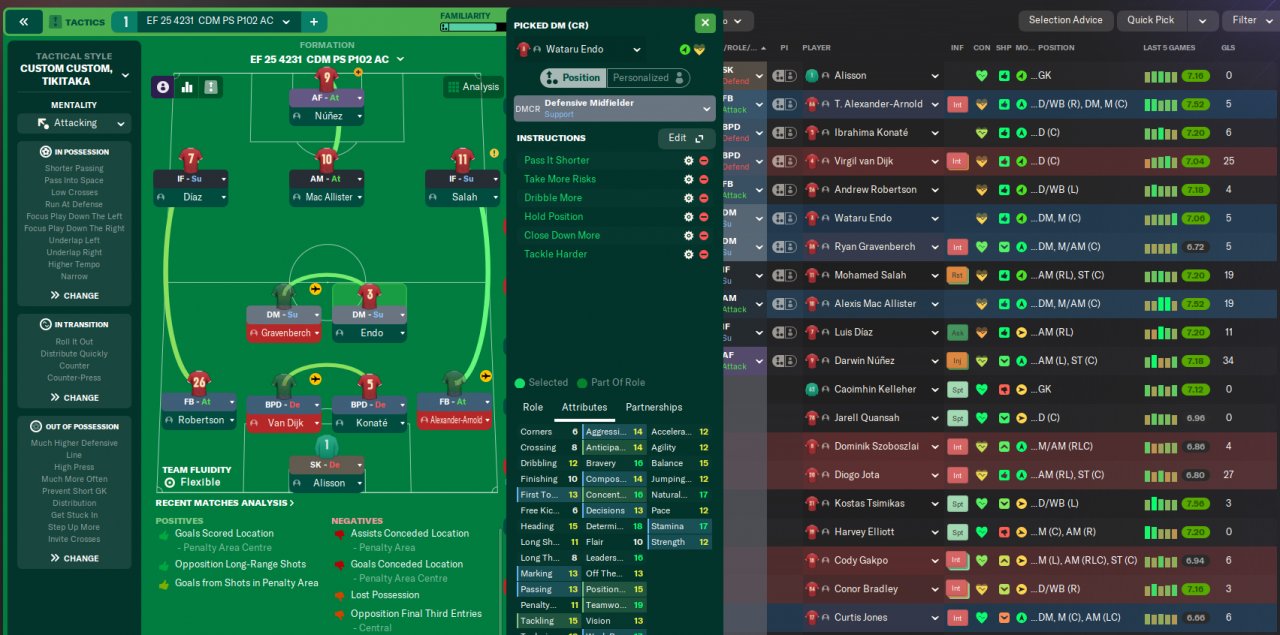Open the Filter dropdown
The height and width of the screenshot is (635, 1280).
1250,20
